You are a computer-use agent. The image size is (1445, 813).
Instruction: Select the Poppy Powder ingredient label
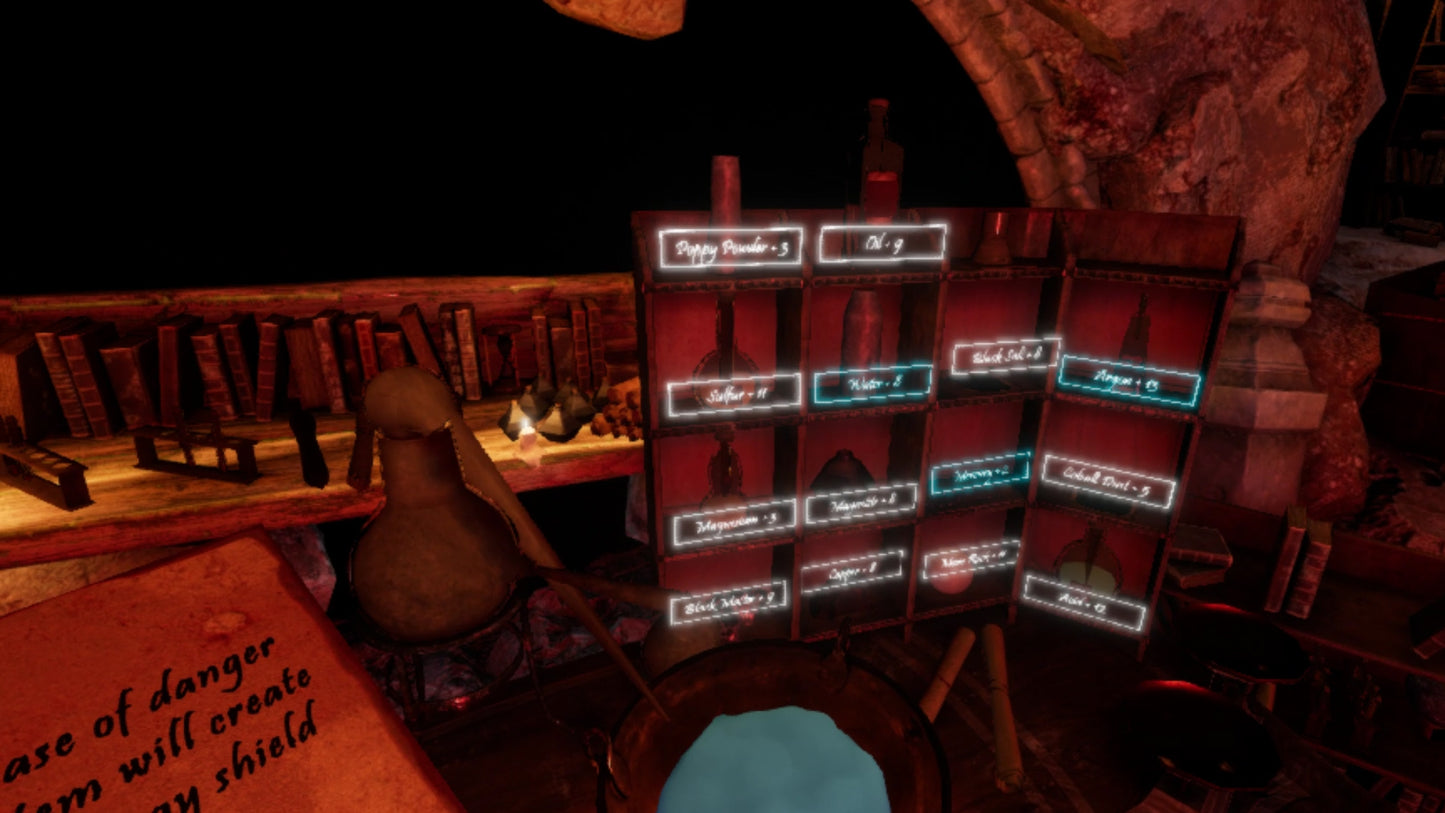[x=730, y=247]
